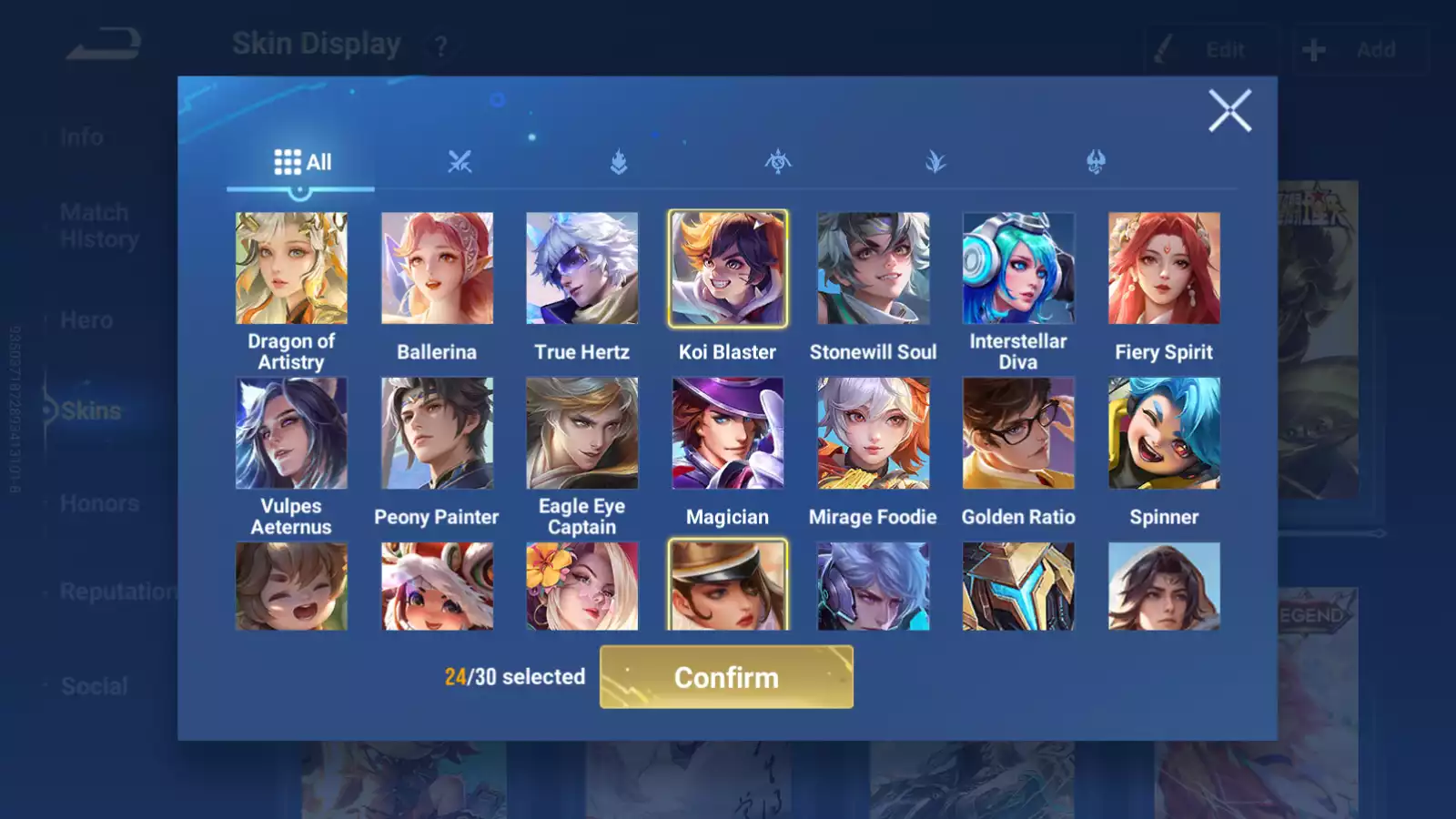Select the Peony Painter skin
This screenshot has width=1456, height=819.
[437, 433]
